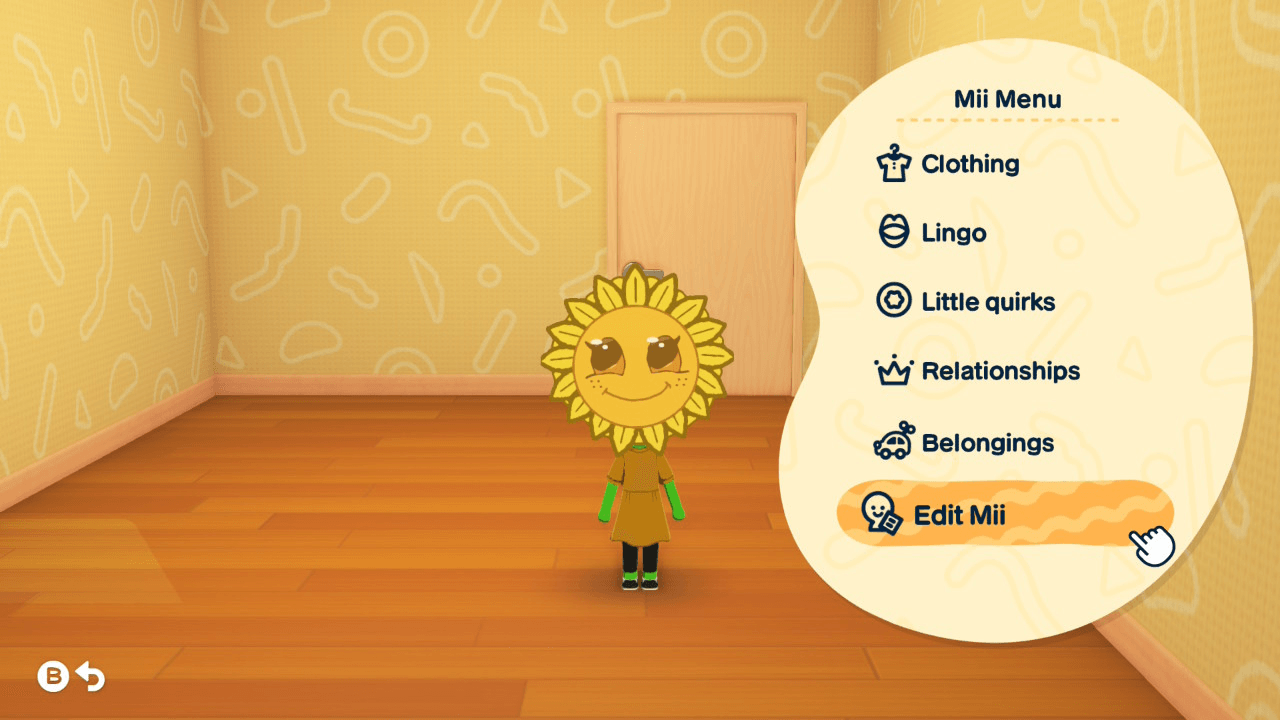1280x720 pixels.
Task: Open the Little quirks option
Action: 987,301
